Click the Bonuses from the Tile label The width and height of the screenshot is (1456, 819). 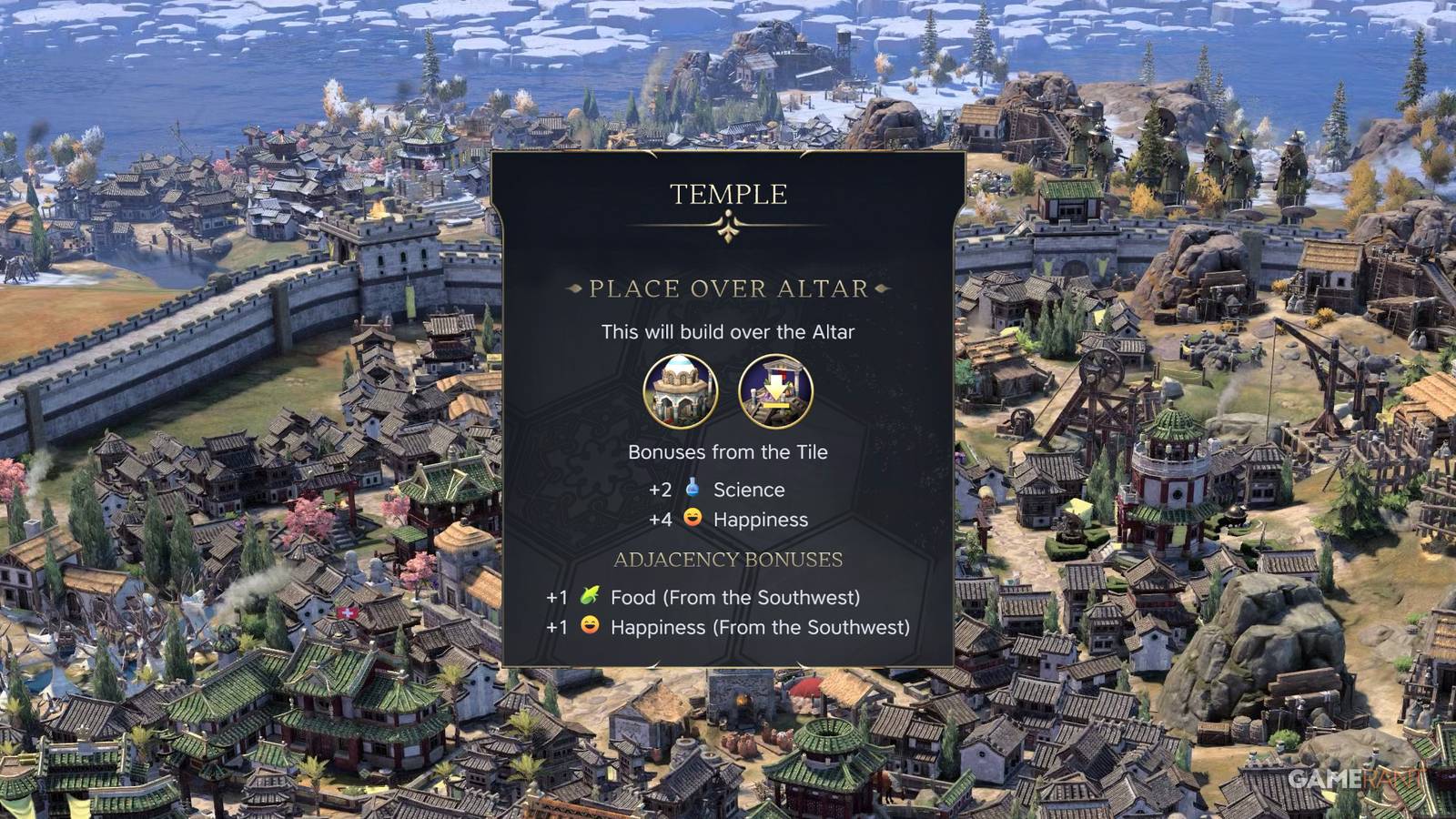click(728, 451)
